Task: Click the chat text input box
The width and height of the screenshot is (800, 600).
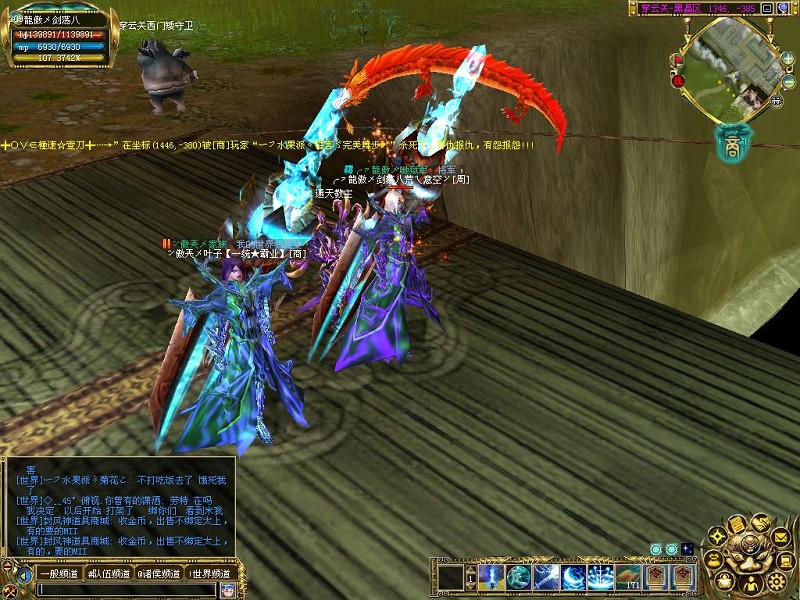Action: 125,590
